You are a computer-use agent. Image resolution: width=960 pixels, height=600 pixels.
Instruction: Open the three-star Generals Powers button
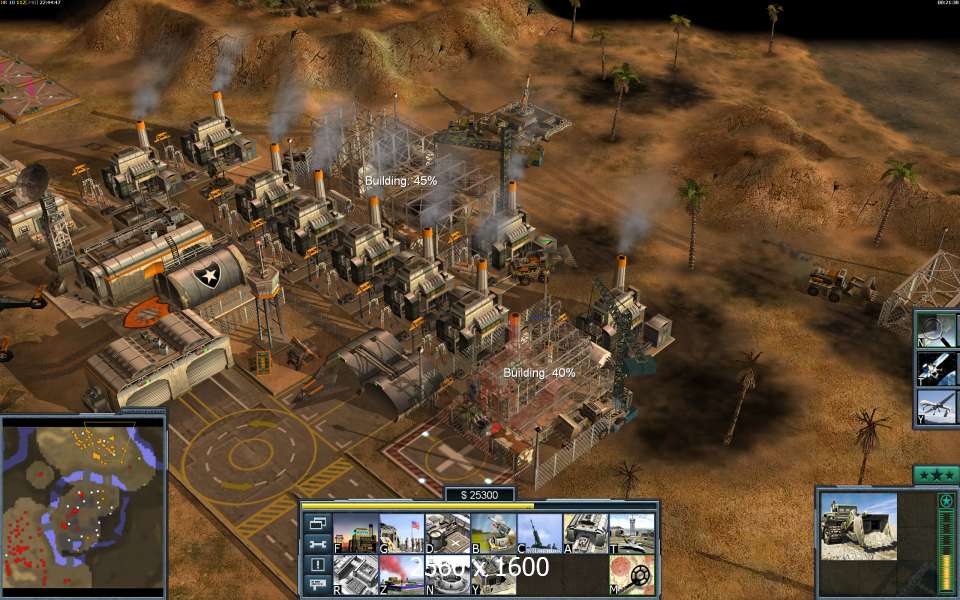pos(936,475)
